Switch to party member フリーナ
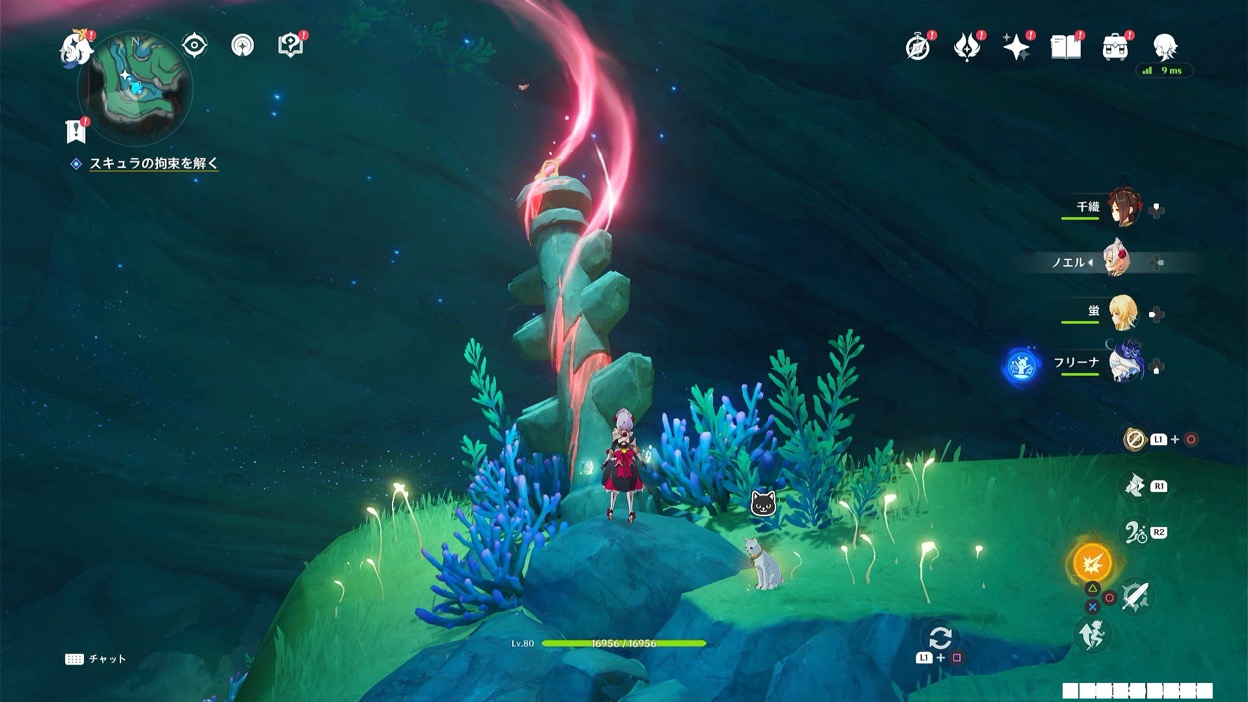 (x=1122, y=361)
